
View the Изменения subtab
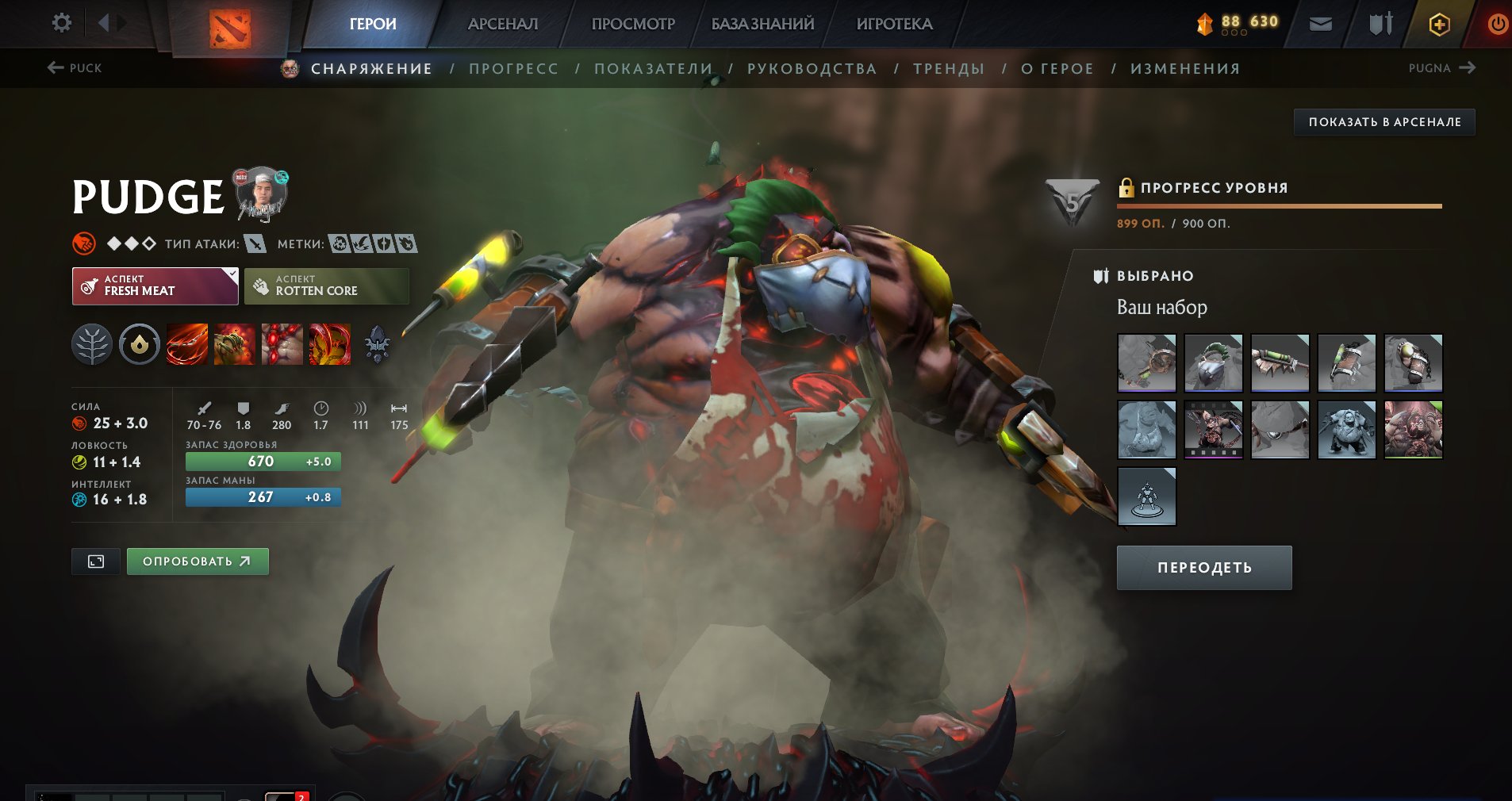(x=1185, y=69)
